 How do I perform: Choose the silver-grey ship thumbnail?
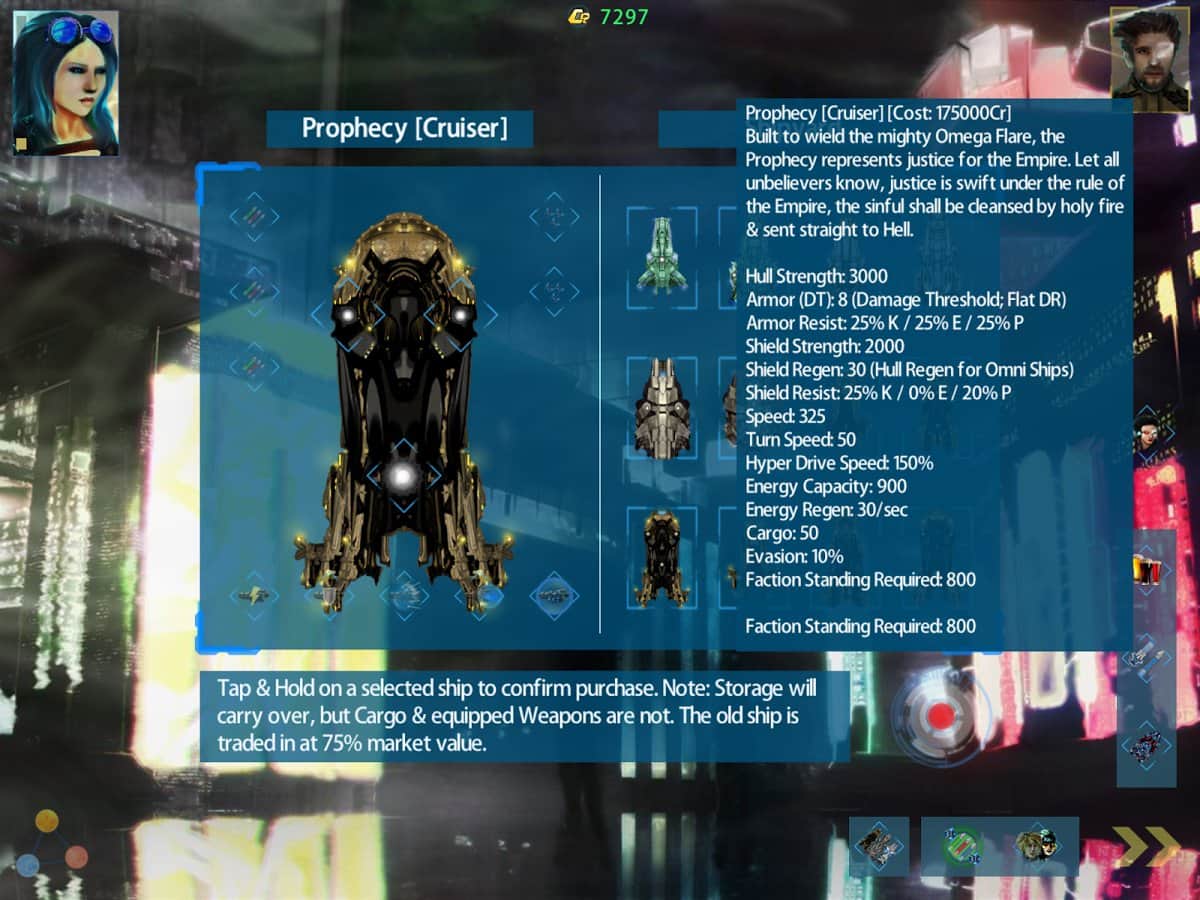pyautogui.click(x=661, y=408)
